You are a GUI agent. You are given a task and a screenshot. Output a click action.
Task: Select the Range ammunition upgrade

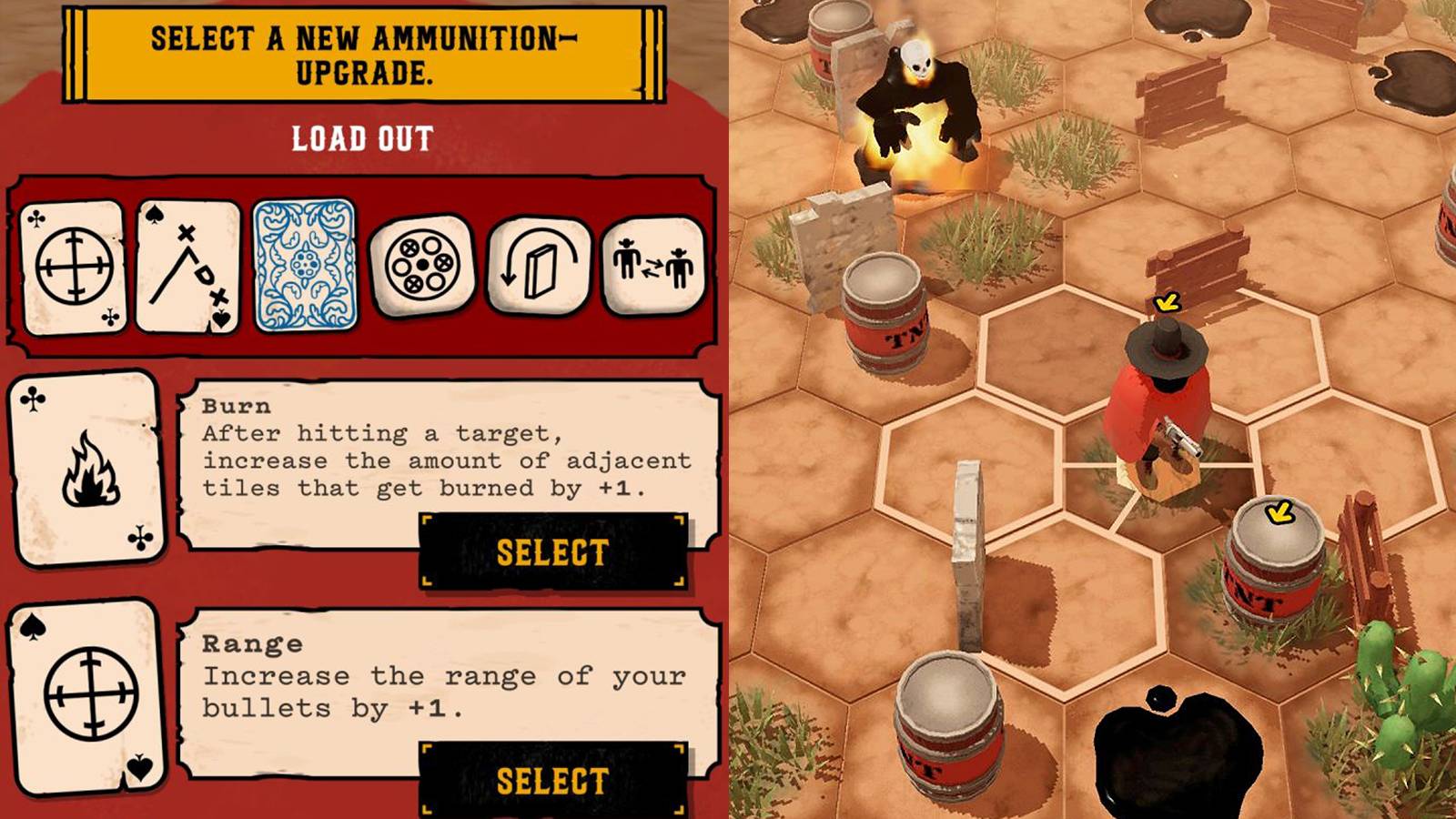[x=552, y=781]
